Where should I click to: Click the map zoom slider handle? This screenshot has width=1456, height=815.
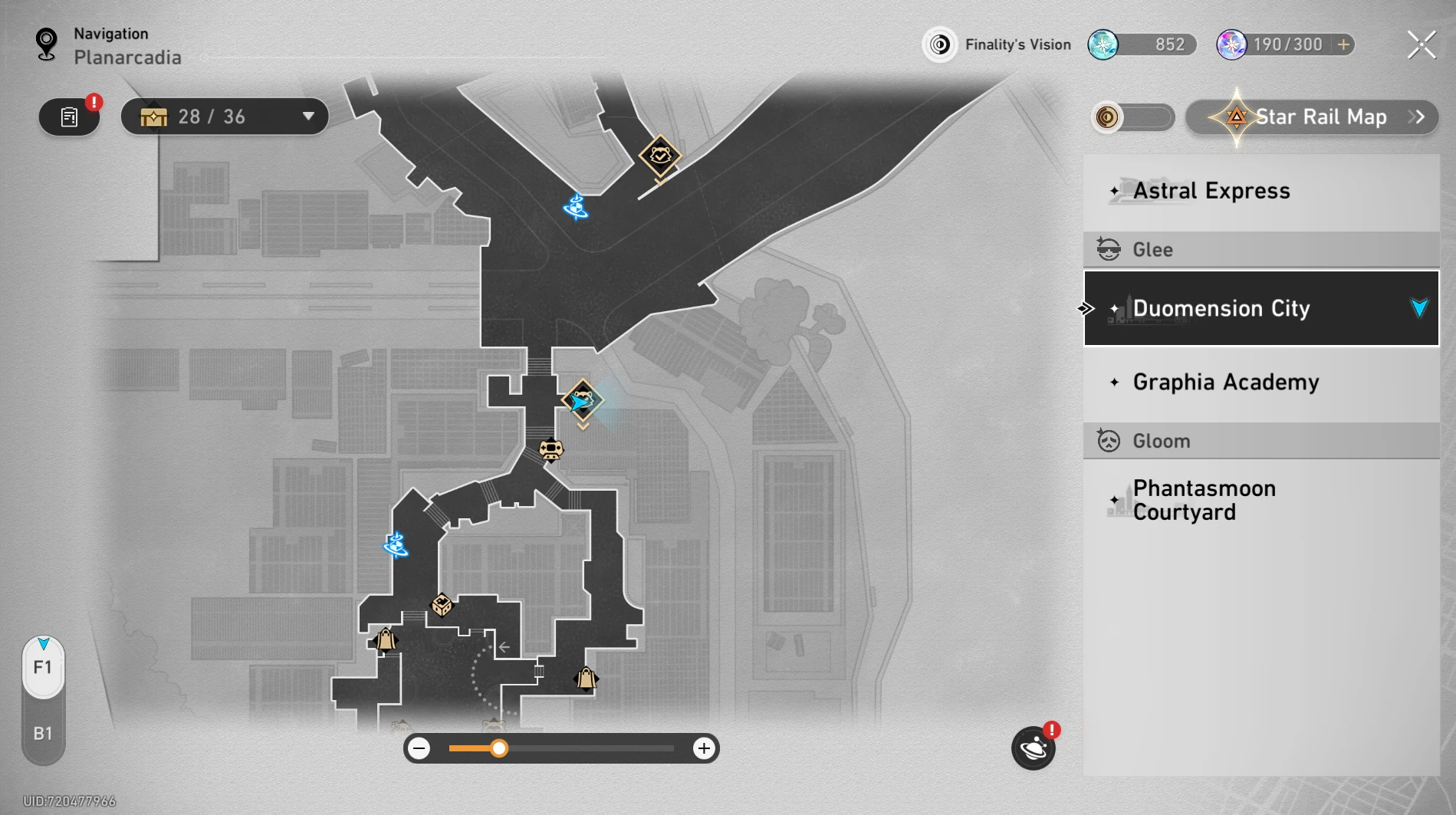(x=499, y=748)
